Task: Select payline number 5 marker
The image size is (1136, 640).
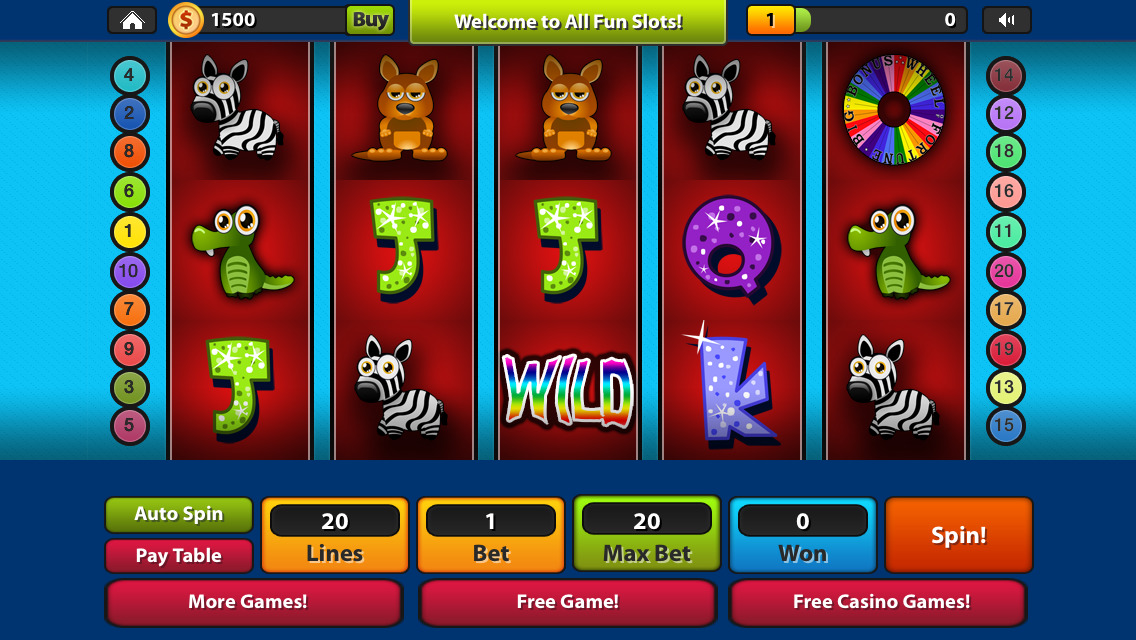Action: pos(129,426)
